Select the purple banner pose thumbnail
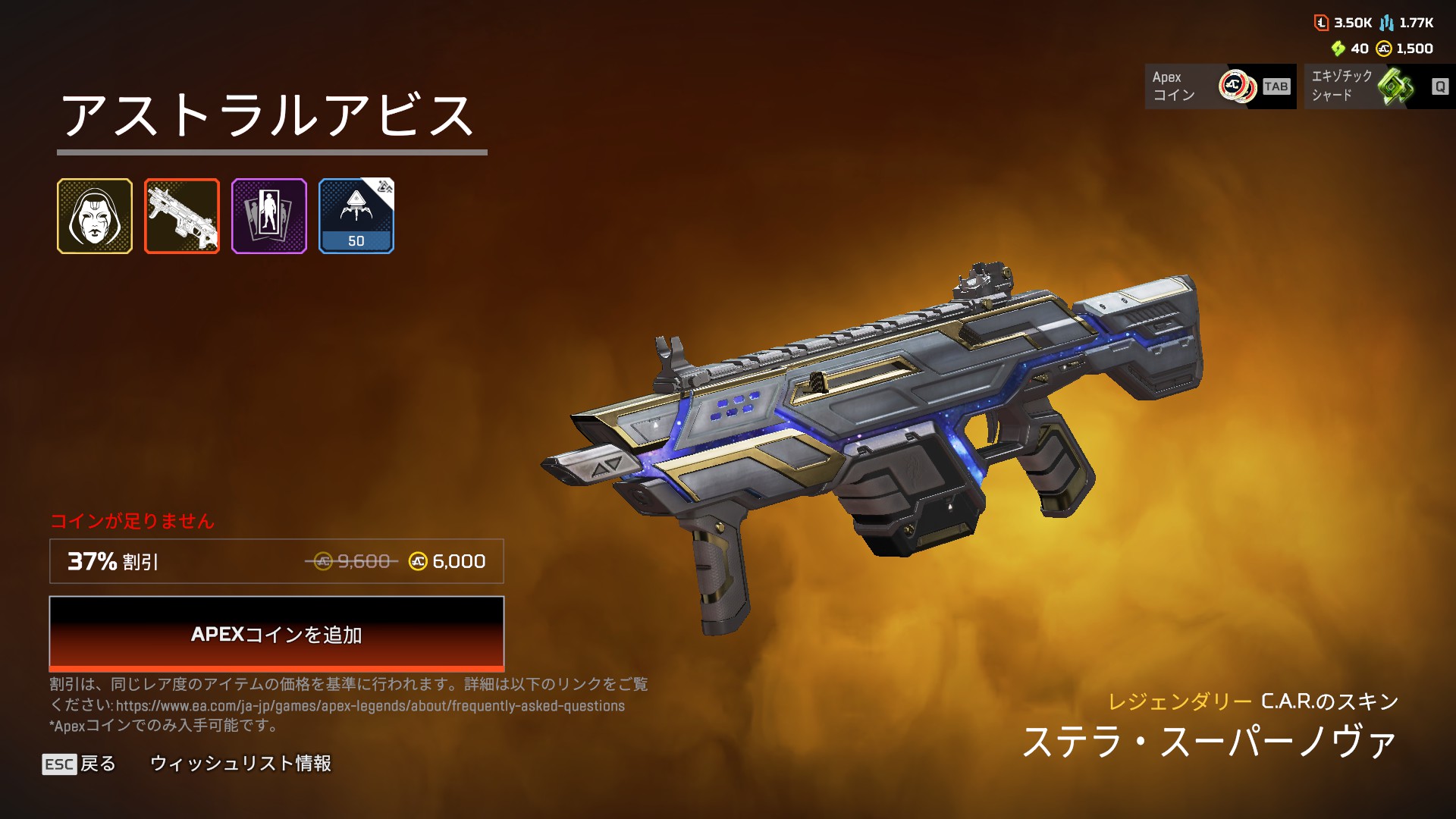The width and height of the screenshot is (1456, 819). coord(269,216)
